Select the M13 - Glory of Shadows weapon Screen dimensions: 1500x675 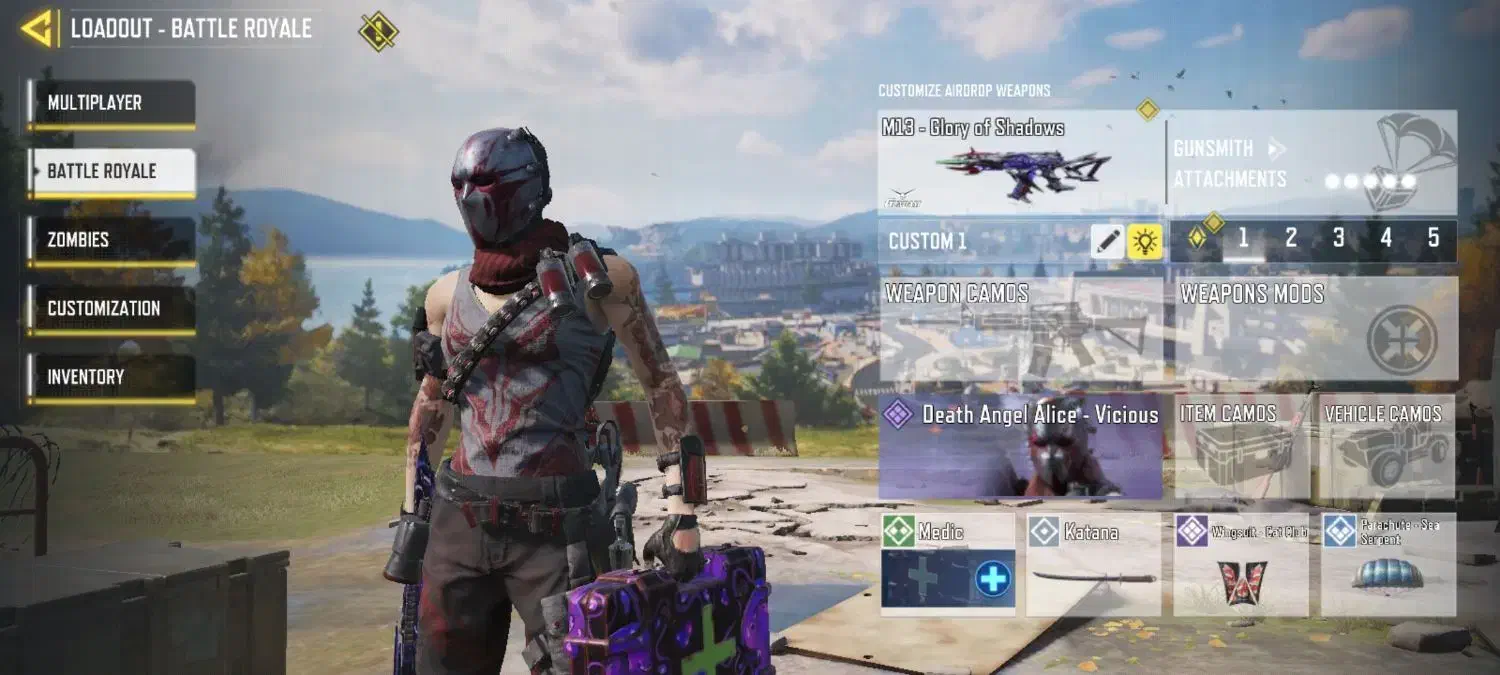click(x=1021, y=162)
